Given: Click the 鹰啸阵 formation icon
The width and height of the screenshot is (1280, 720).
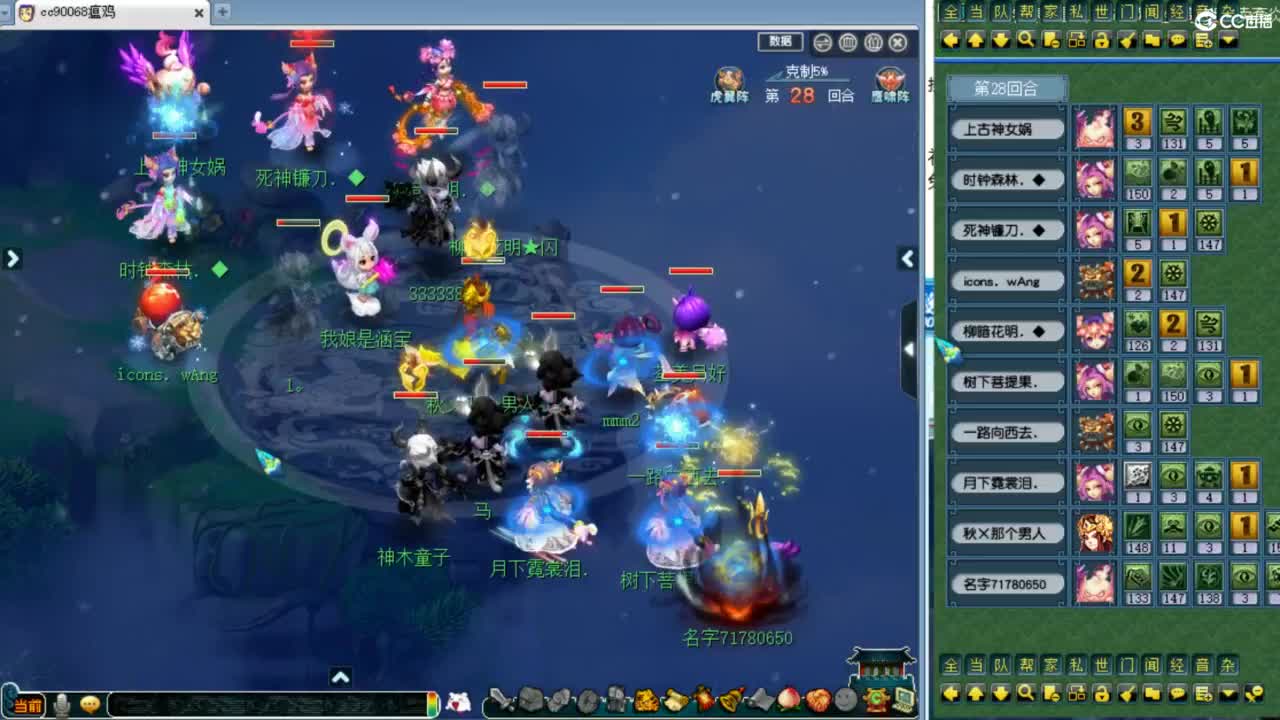Looking at the screenshot, I should pos(888,80).
